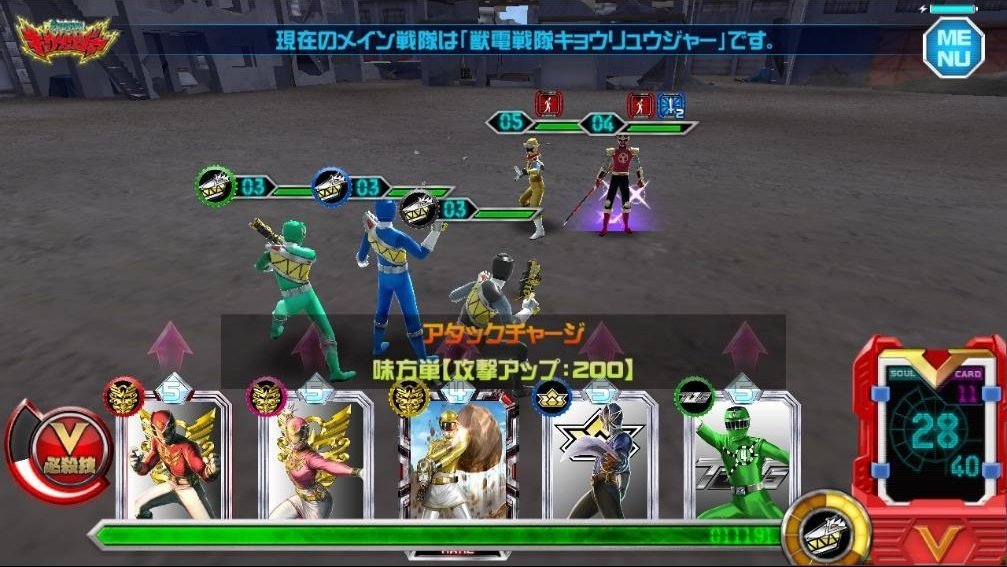Tap the soul card device showing 28
Screen dimensions: 1007x567
point(930,436)
